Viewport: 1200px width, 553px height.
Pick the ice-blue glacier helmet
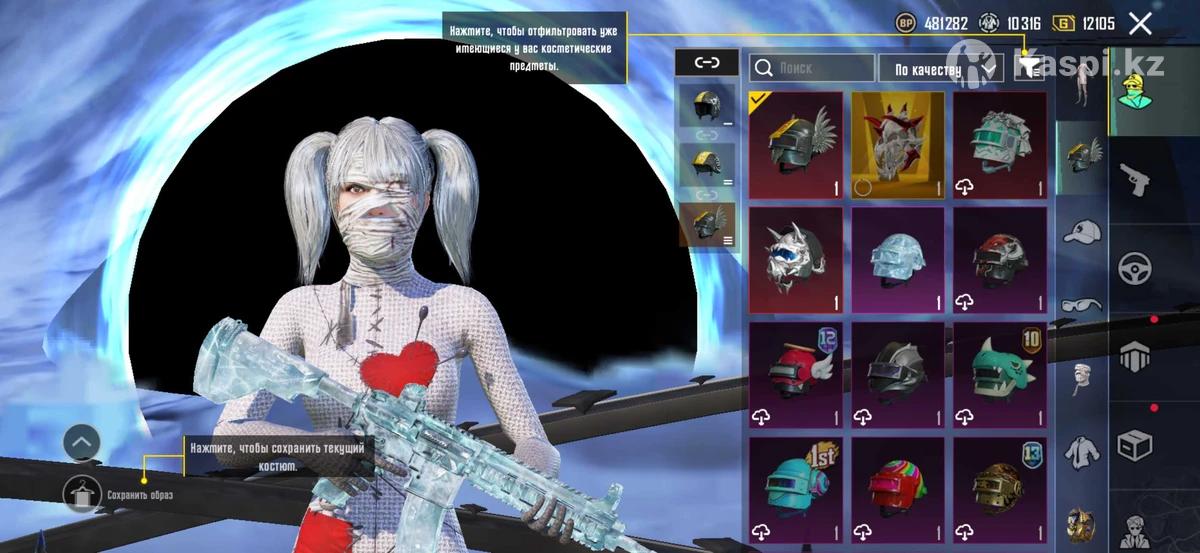click(x=898, y=260)
